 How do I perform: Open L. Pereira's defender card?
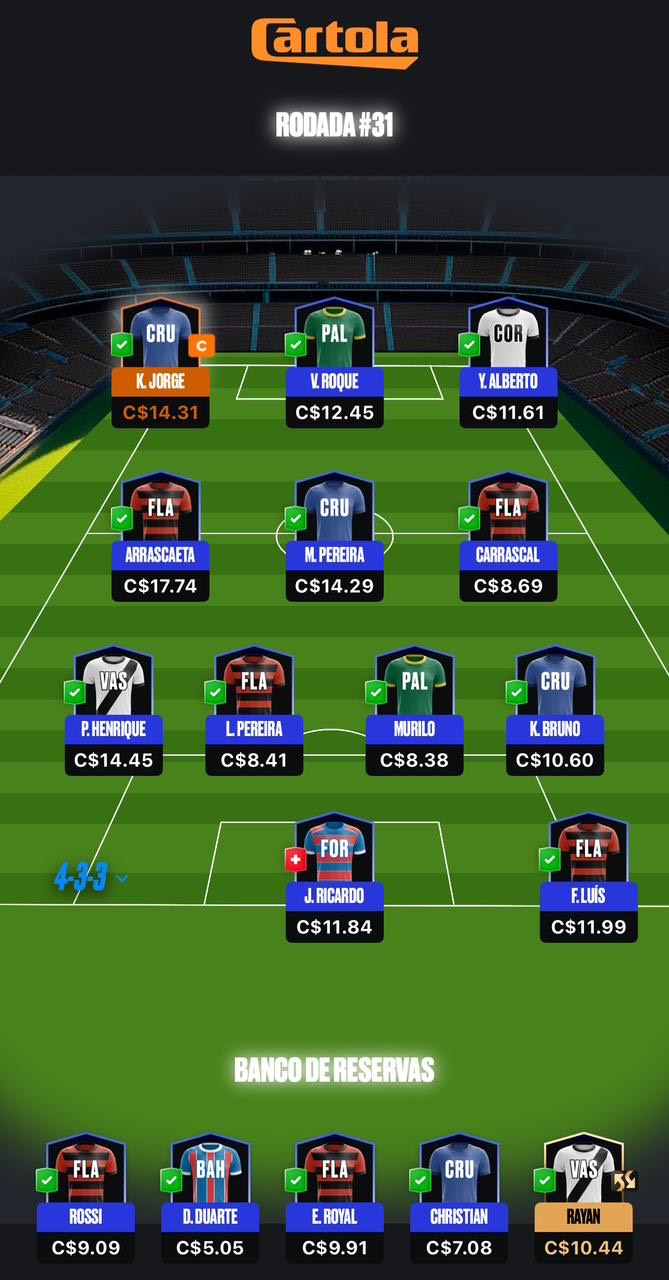pyautogui.click(x=254, y=710)
